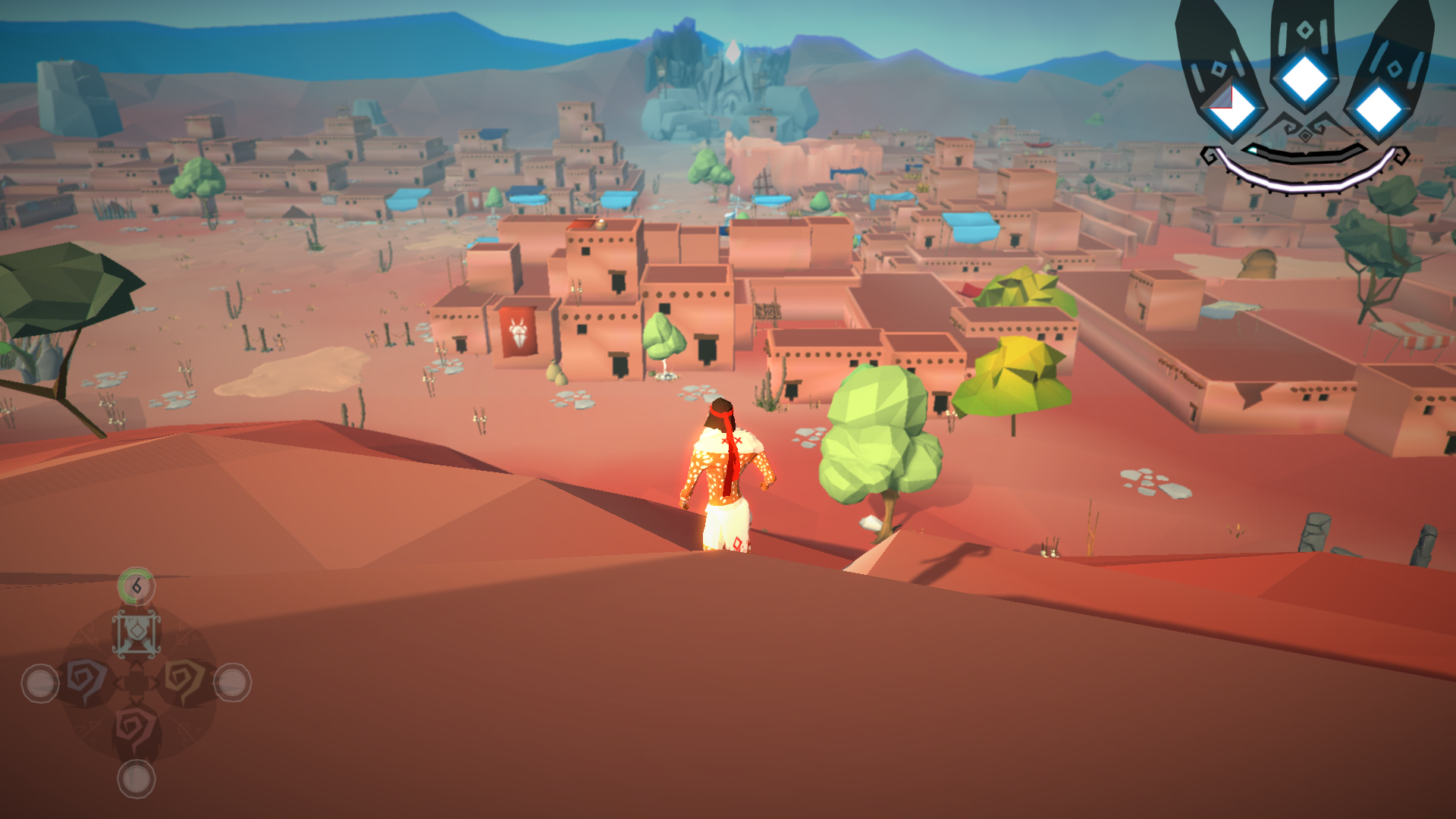Select the framed potion item with hands
This screenshot has width=1456, height=819.
[136, 633]
